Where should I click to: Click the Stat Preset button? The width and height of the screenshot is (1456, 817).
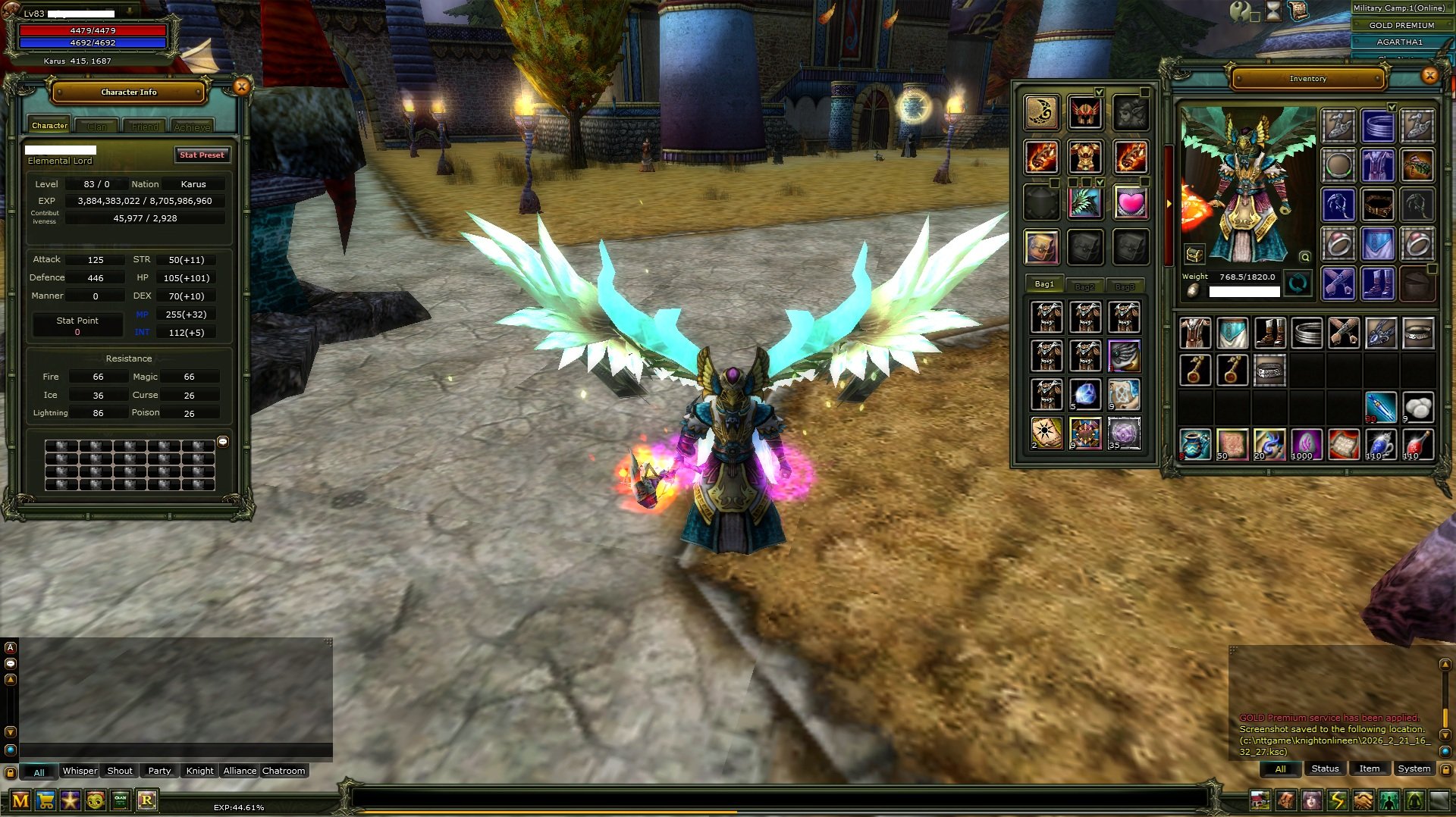[202, 155]
